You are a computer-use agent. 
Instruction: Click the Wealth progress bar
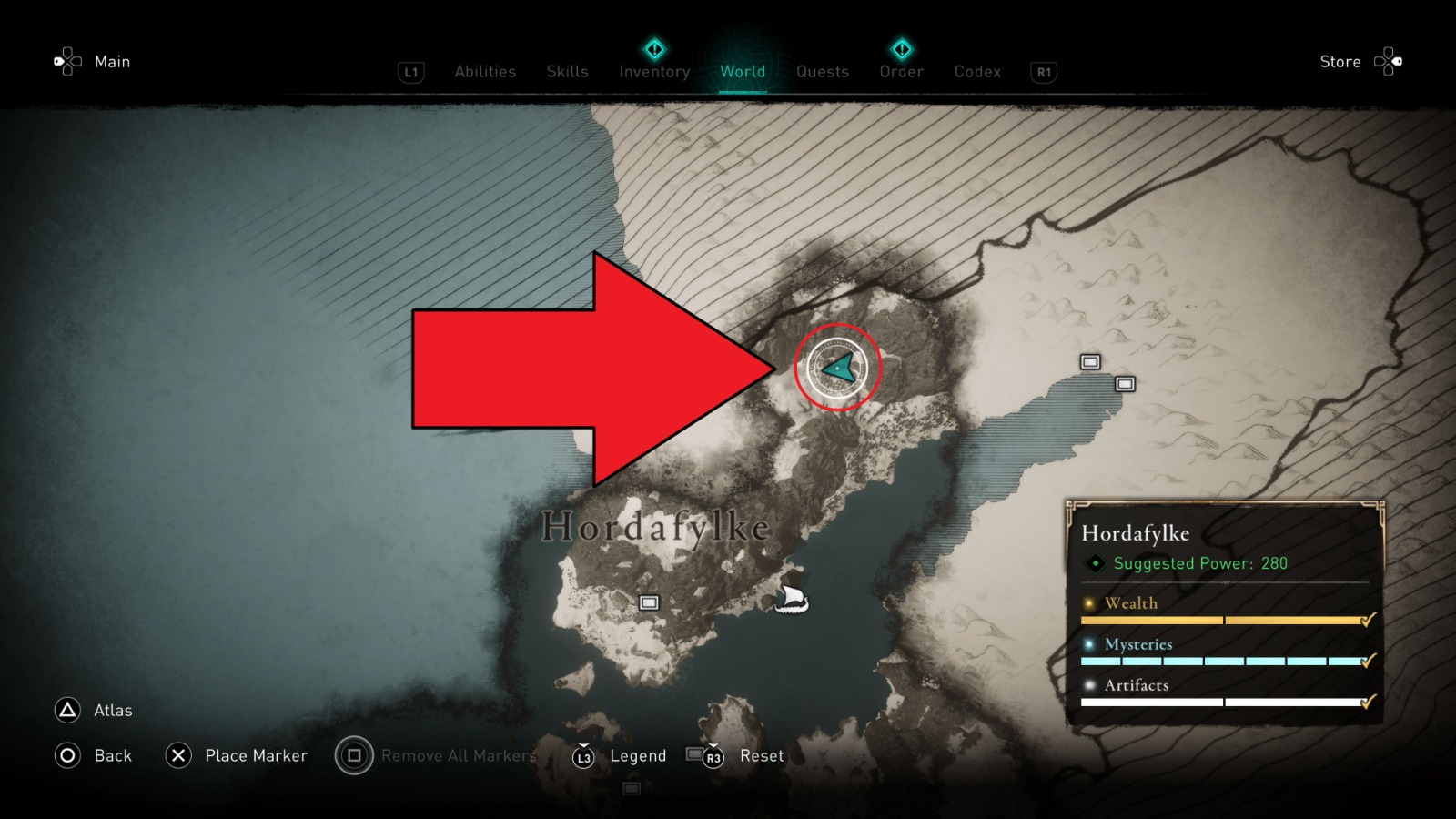coord(1219,619)
